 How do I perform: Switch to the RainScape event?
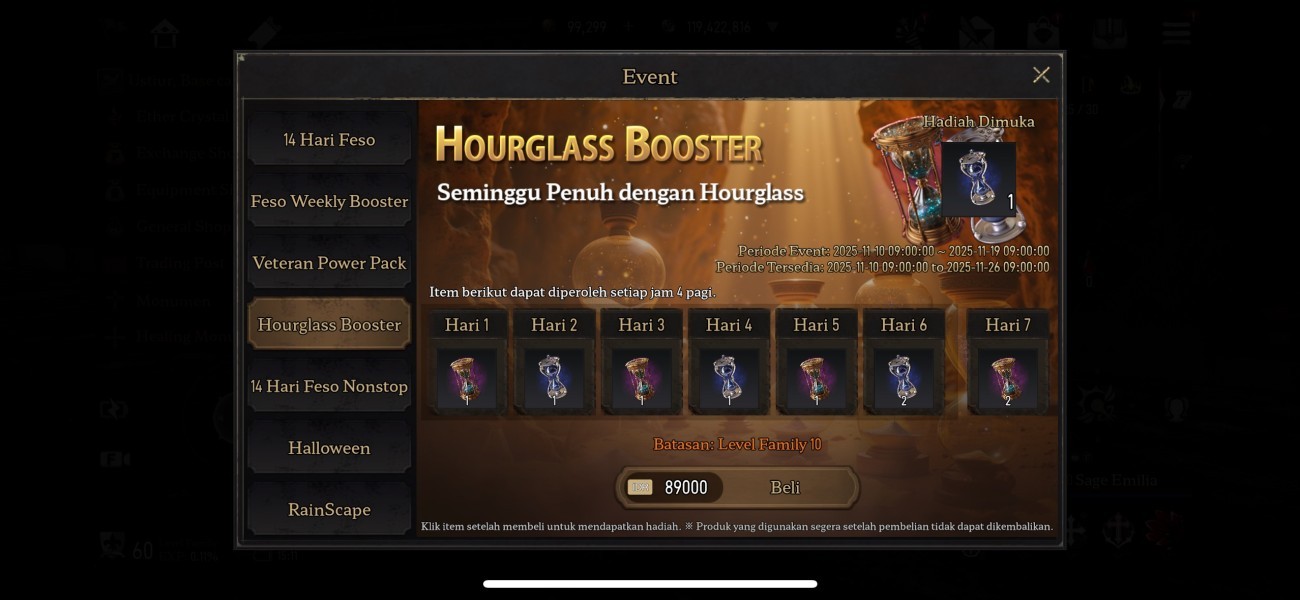click(329, 510)
